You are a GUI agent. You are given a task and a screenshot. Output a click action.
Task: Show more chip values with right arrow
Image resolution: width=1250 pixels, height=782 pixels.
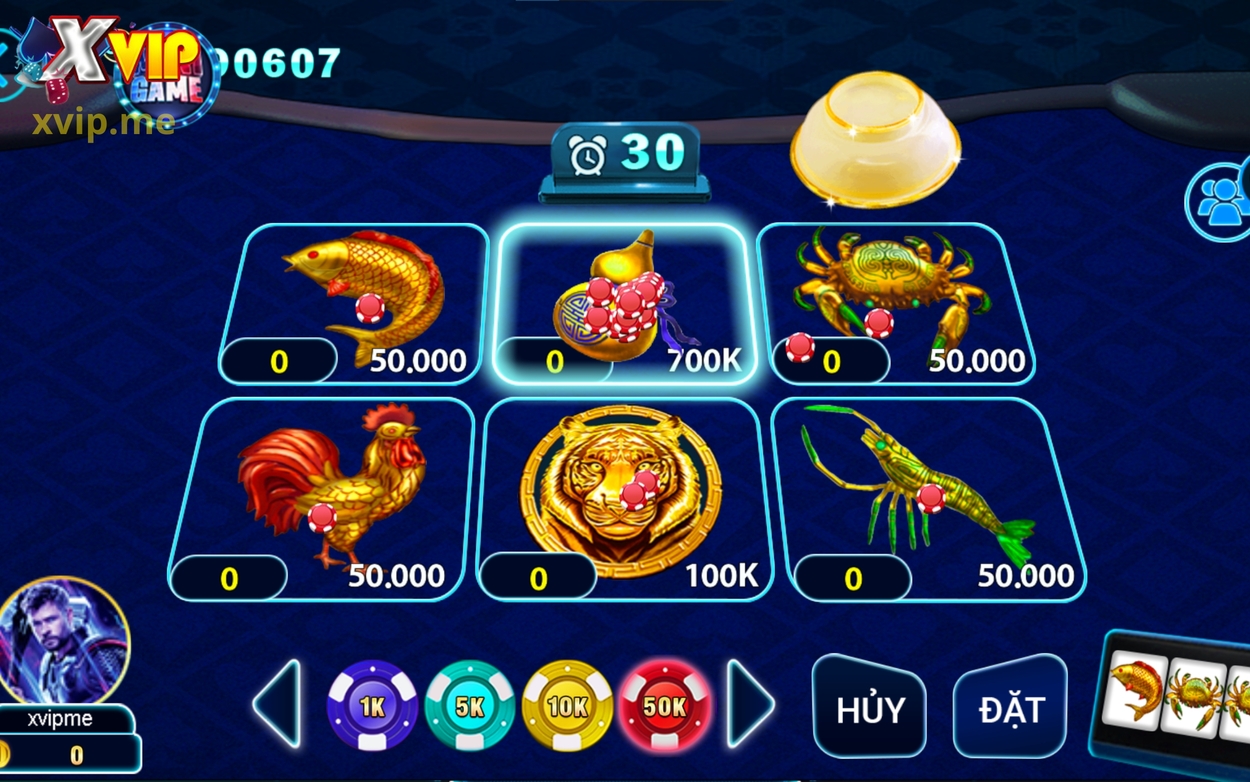749,704
